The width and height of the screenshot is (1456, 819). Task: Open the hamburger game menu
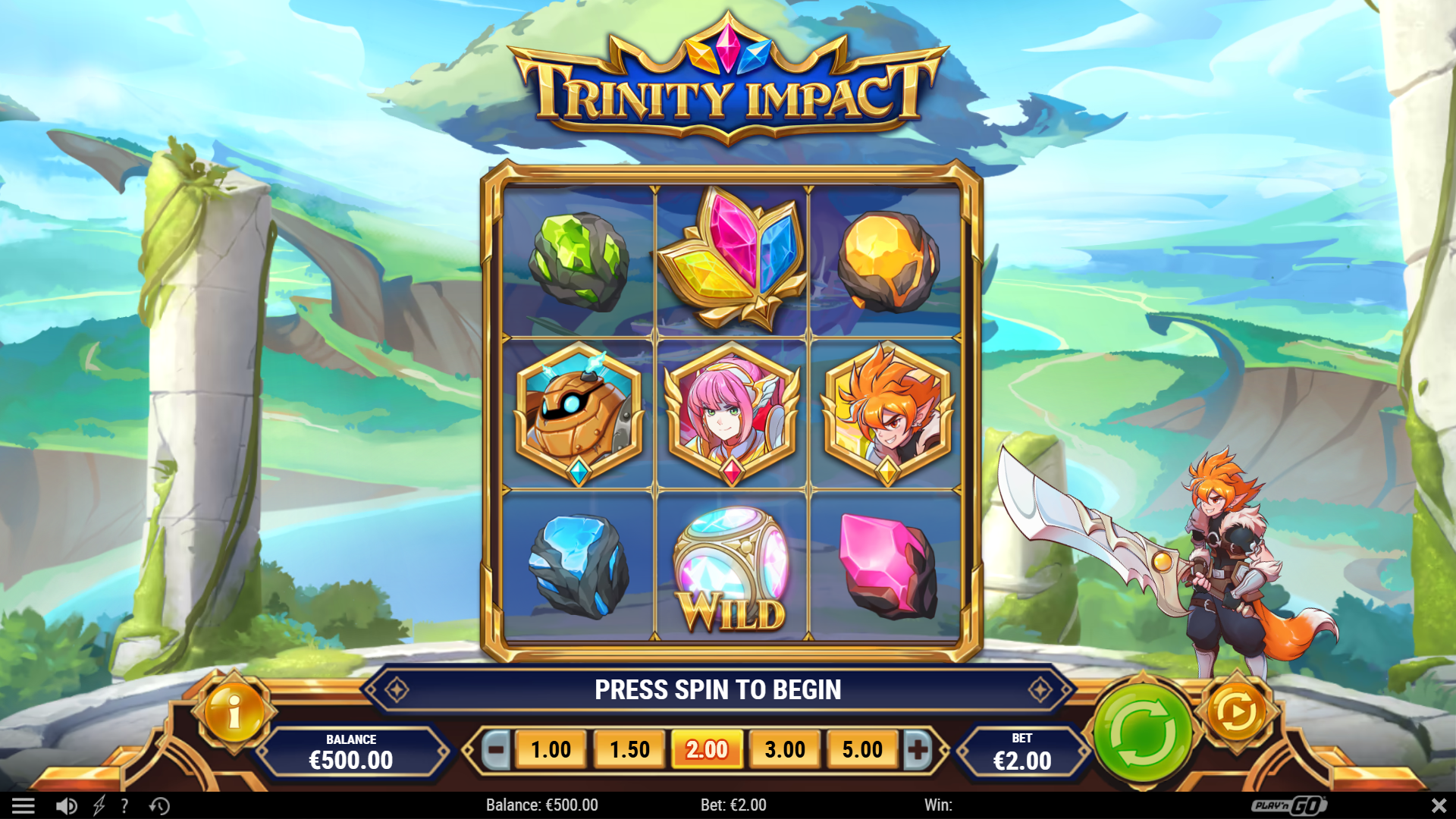[x=25, y=805]
